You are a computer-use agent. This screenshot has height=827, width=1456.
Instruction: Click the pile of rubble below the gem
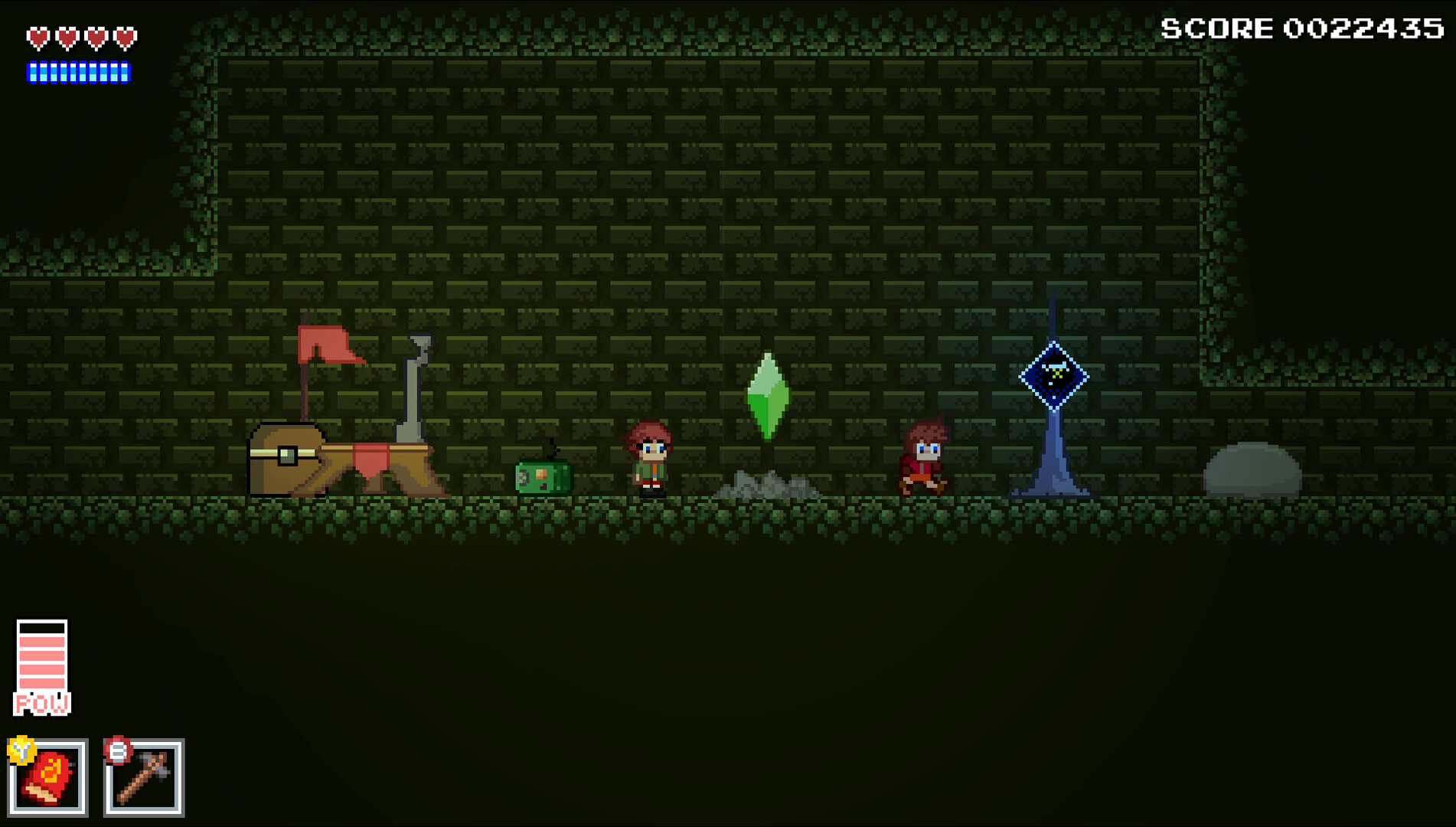(767, 484)
